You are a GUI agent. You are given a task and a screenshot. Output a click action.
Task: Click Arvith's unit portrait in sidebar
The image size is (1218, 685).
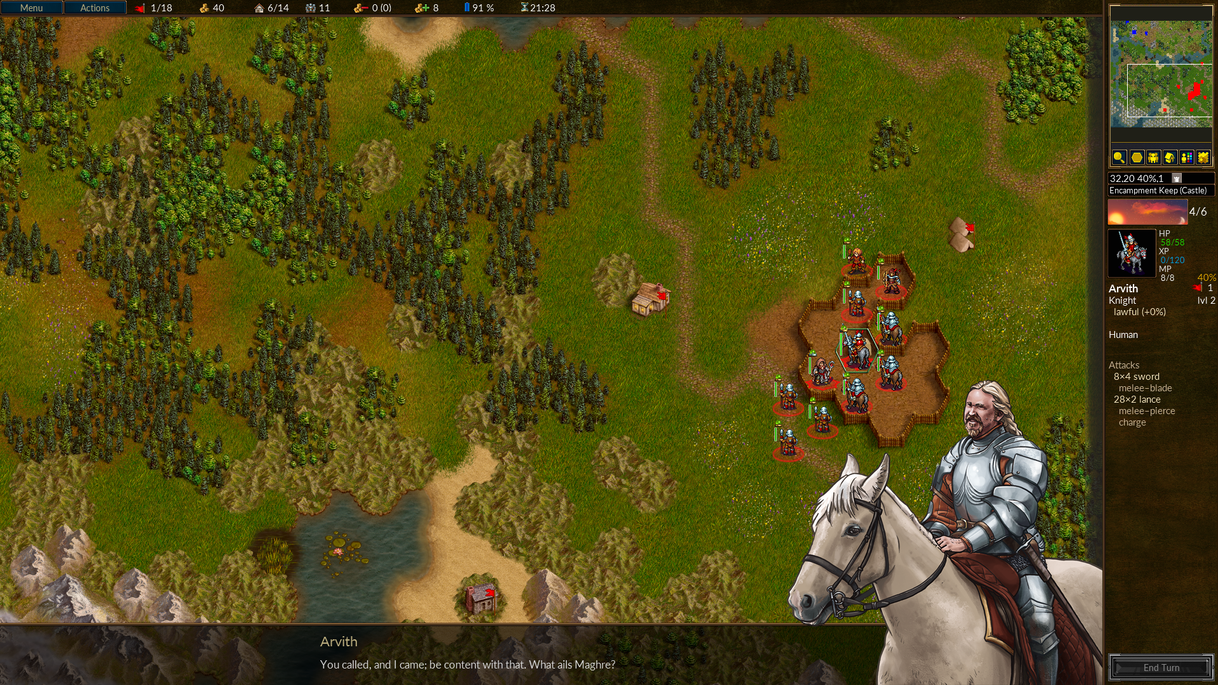tap(1132, 253)
